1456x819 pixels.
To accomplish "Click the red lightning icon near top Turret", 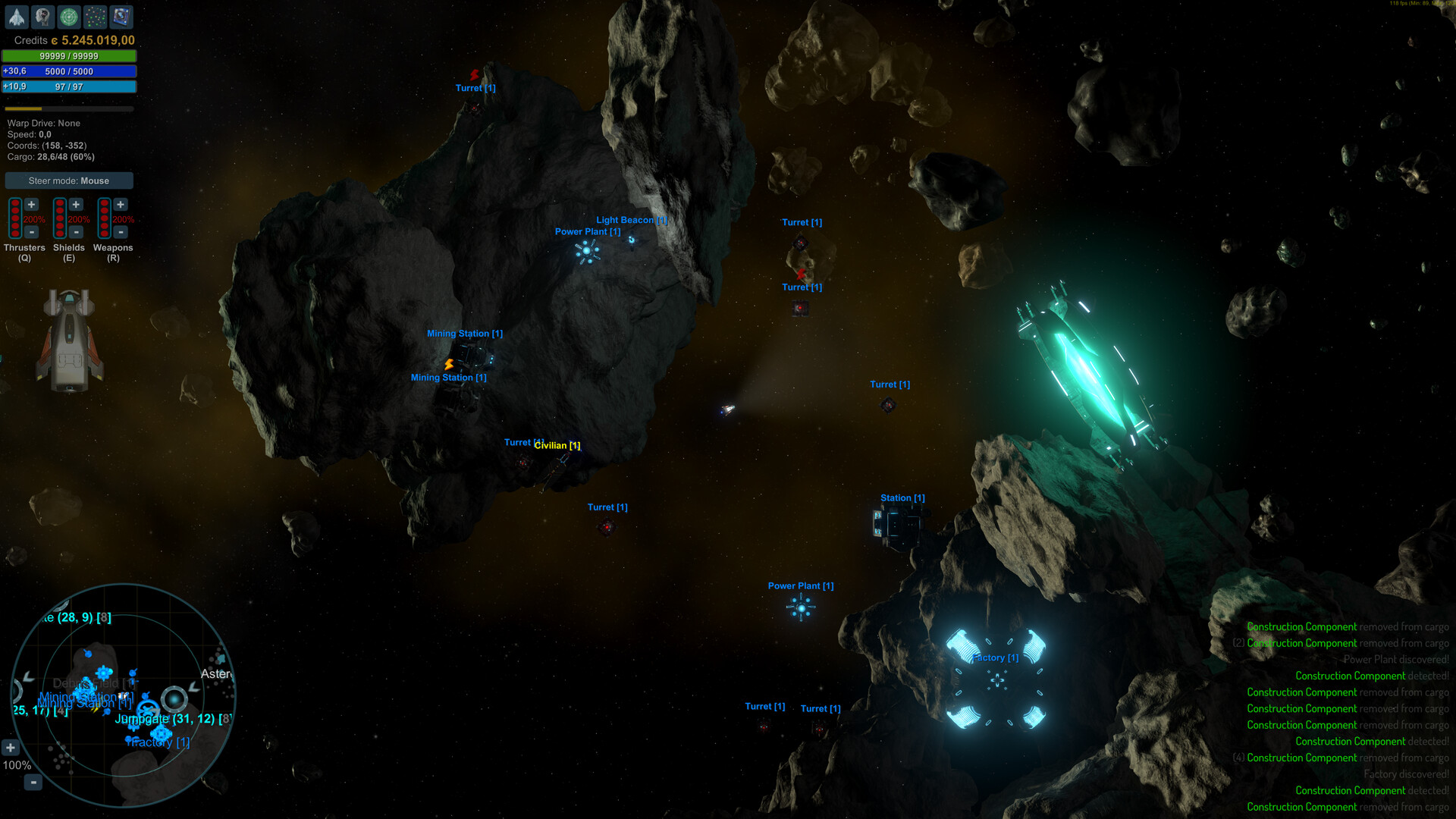I will tap(473, 75).
